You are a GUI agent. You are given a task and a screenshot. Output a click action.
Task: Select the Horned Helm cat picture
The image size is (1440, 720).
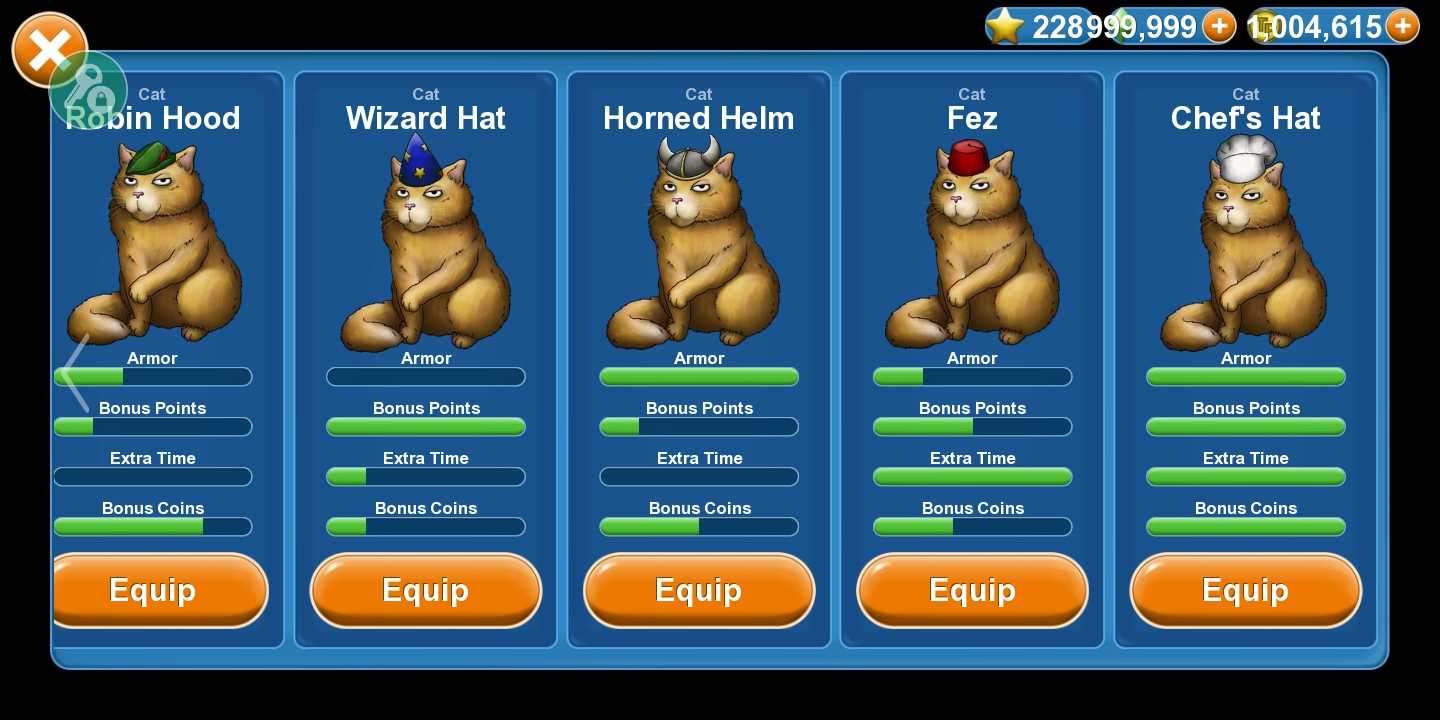tap(699, 245)
